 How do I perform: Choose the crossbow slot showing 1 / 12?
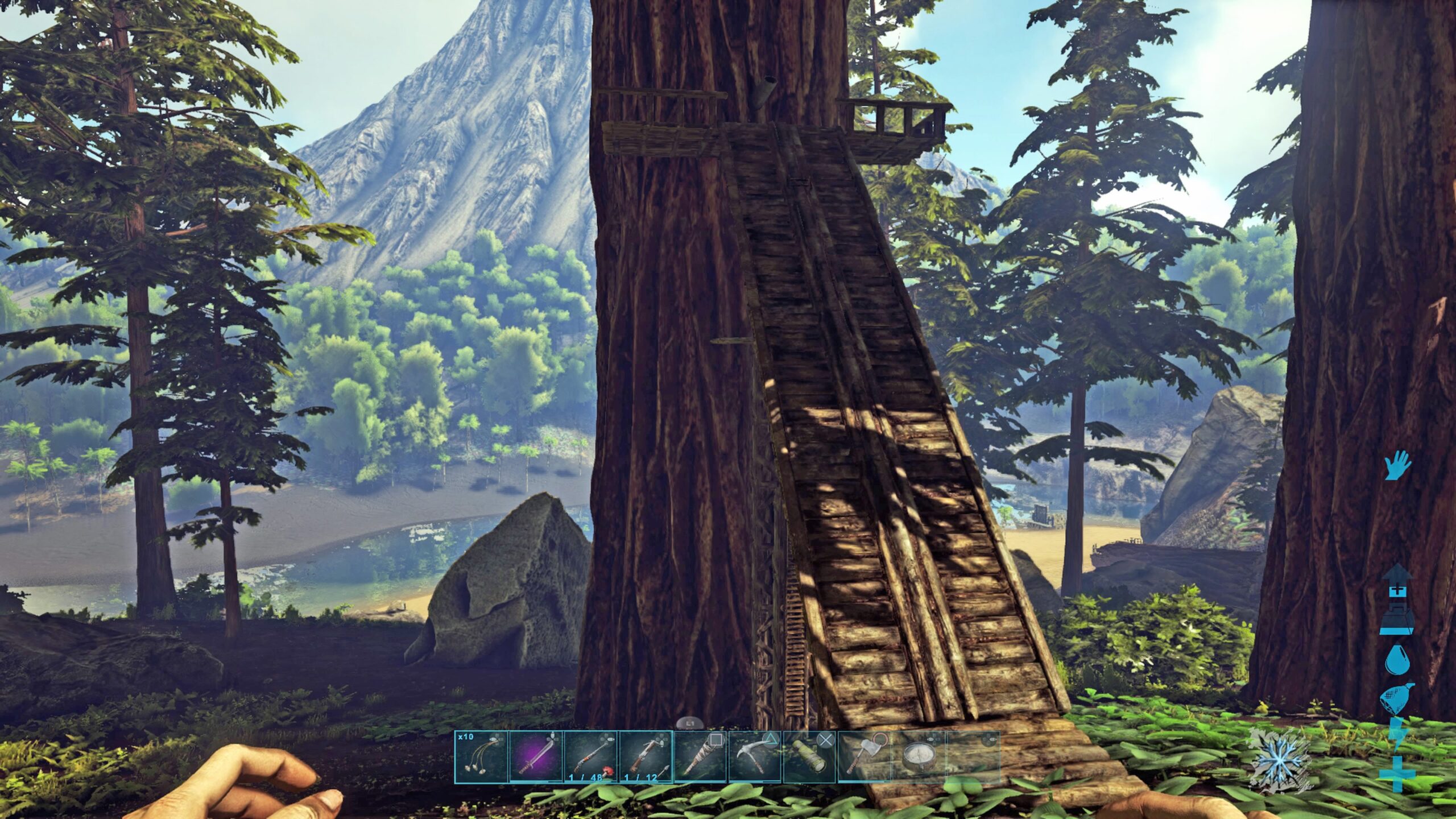tap(645, 756)
